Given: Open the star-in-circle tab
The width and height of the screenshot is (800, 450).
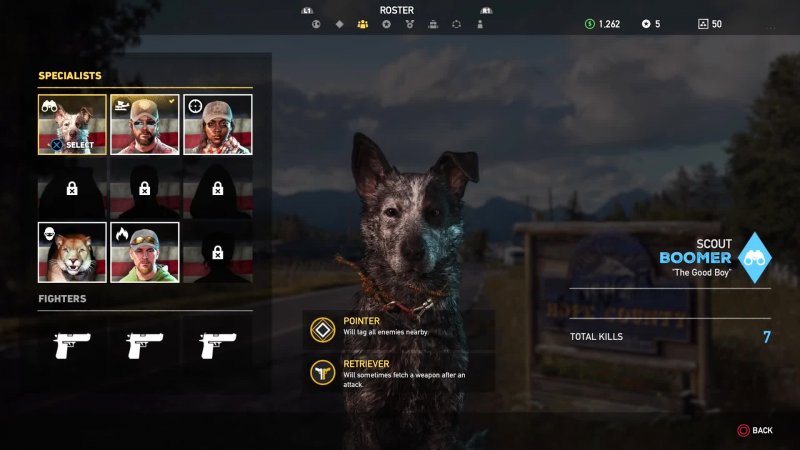Looking at the screenshot, I should [386, 23].
